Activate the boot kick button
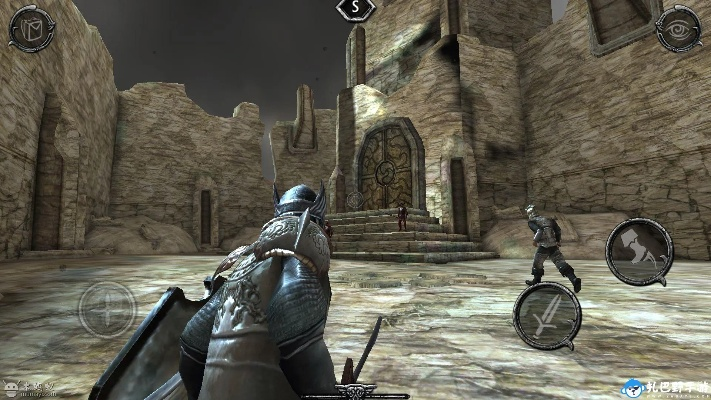The height and width of the screenshot is (400, 711). (x=639, y=251)
